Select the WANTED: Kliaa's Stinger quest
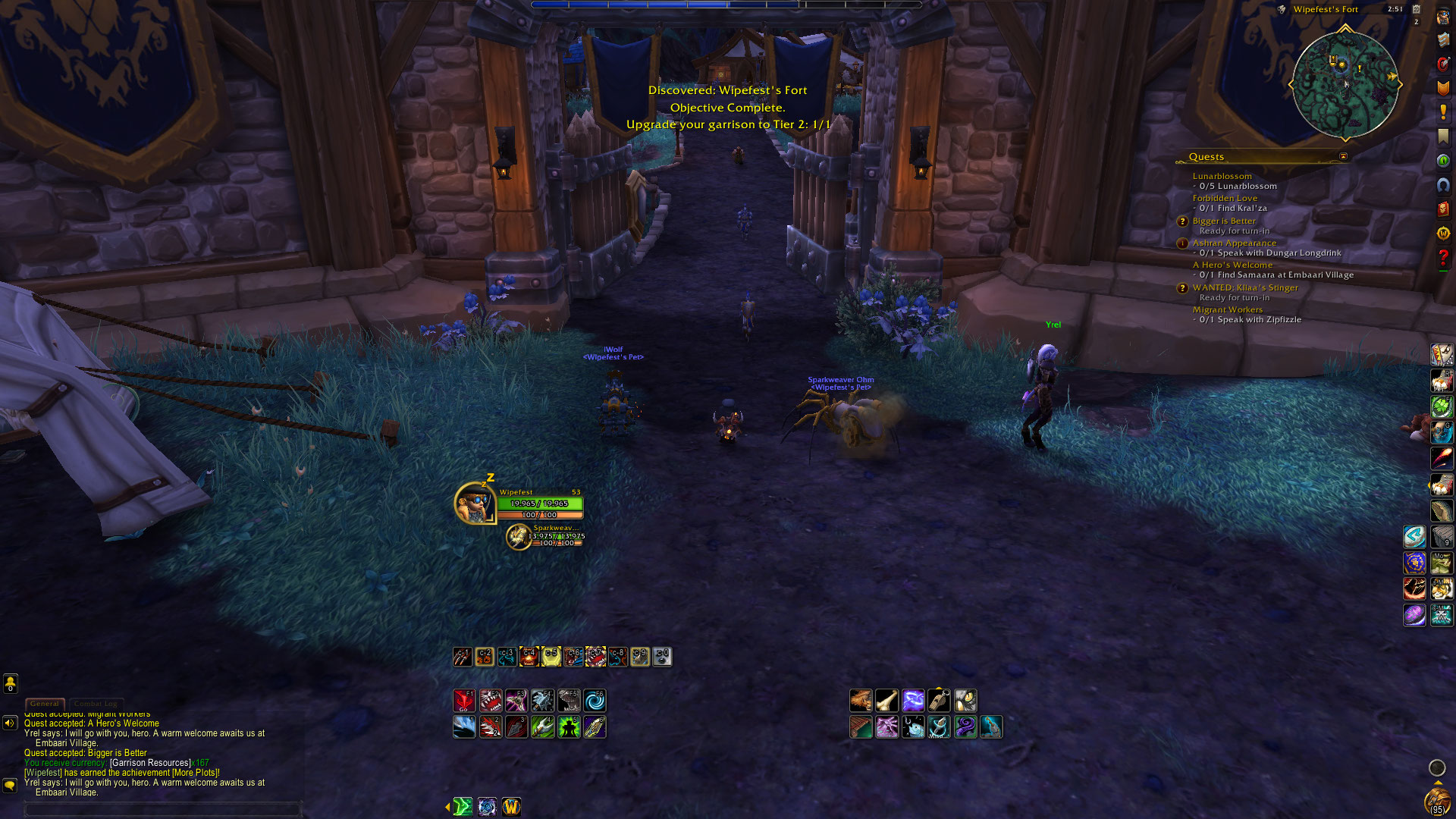The height and width of the screenshot is (819, 1456). click(1244, 287)
